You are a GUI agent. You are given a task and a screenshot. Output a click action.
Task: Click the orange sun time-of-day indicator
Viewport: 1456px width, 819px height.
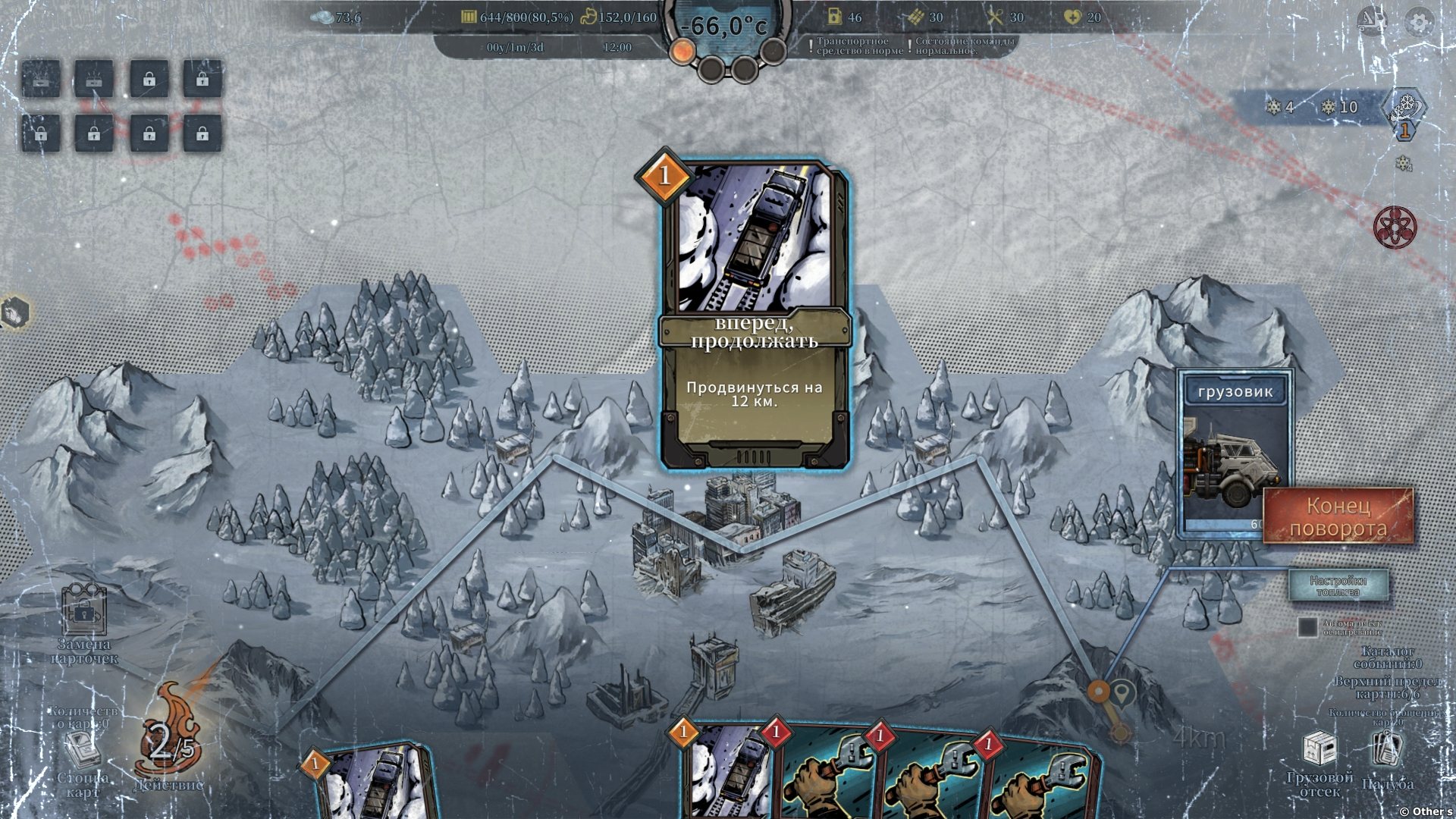(x=682, y=52)
